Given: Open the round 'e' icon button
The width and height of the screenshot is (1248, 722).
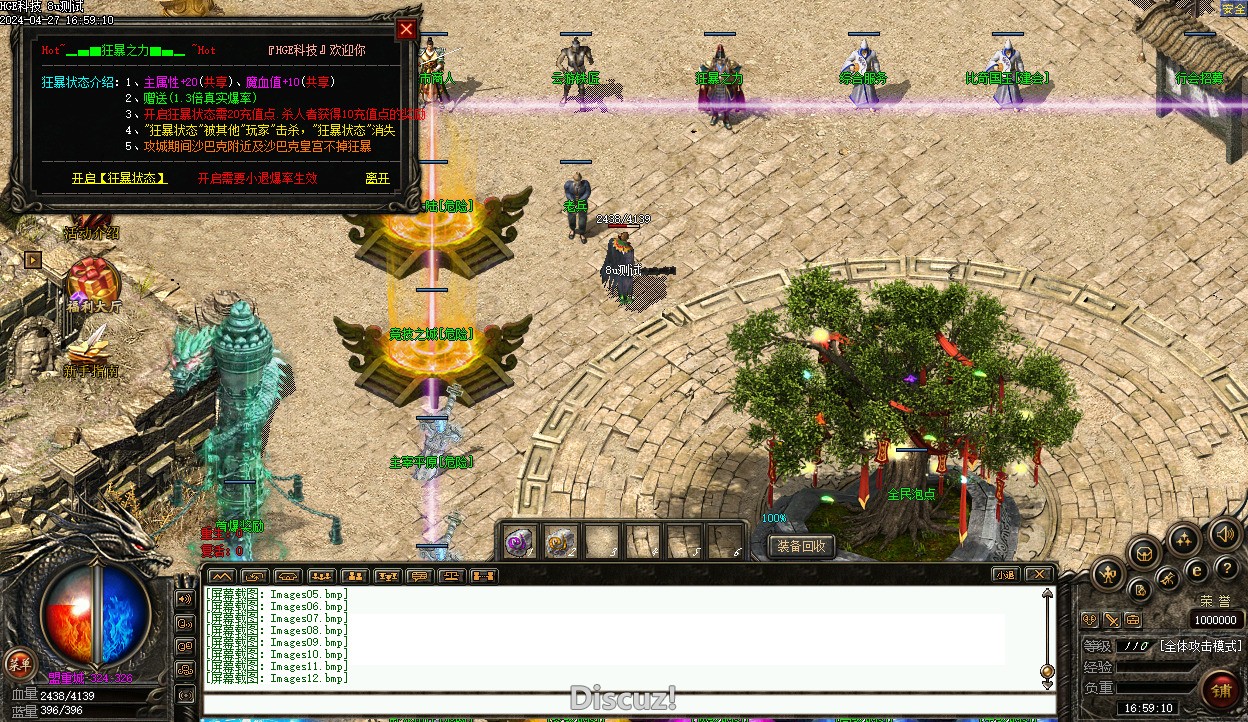Looking at the screenshot, I should pyautogui.click(x=1197, y=571).
